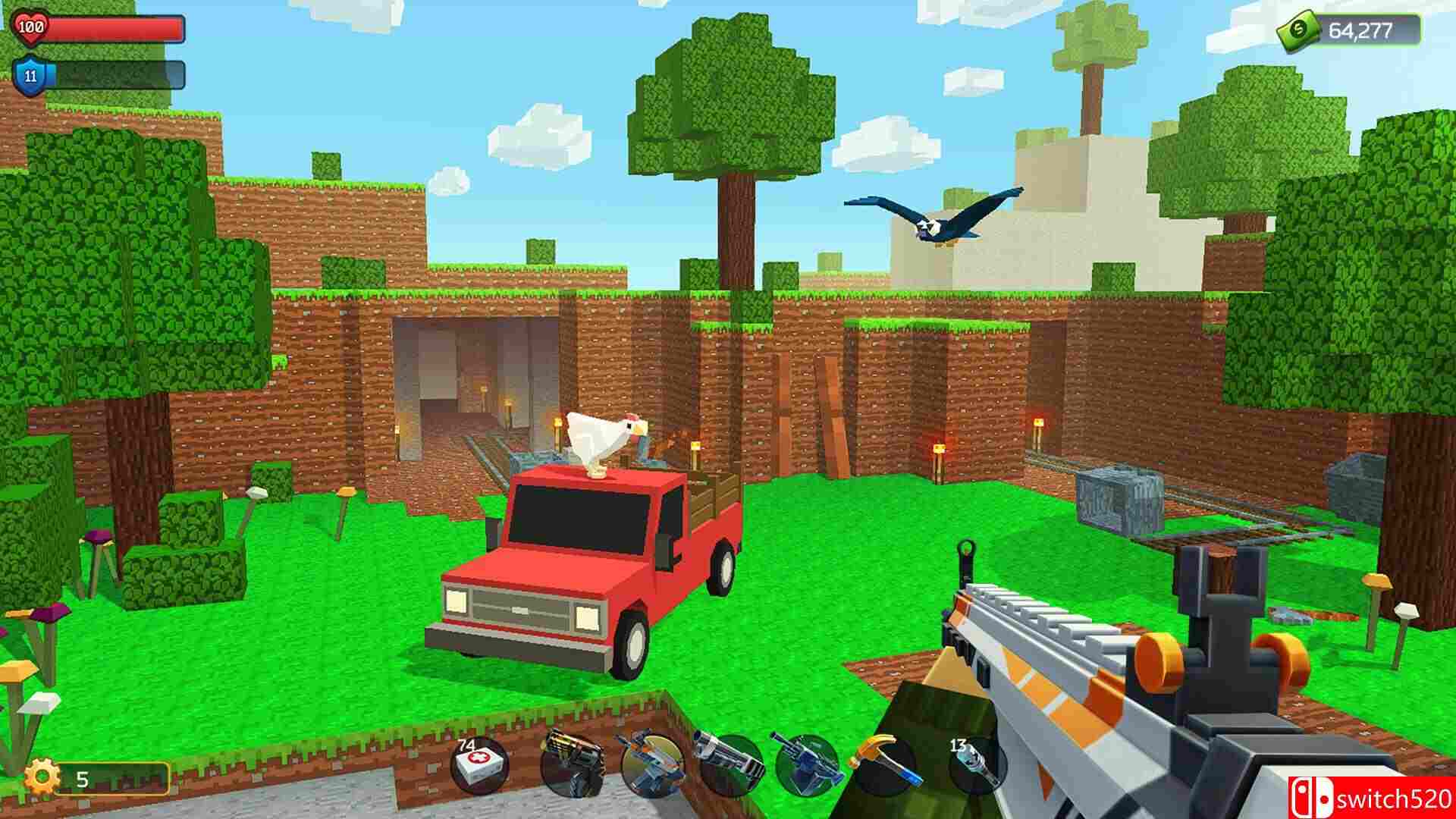The height and width of the screenshot is (819, 1456).
Task: Click the blue shield armor icon showing 11
Action: tap(29, 76)
